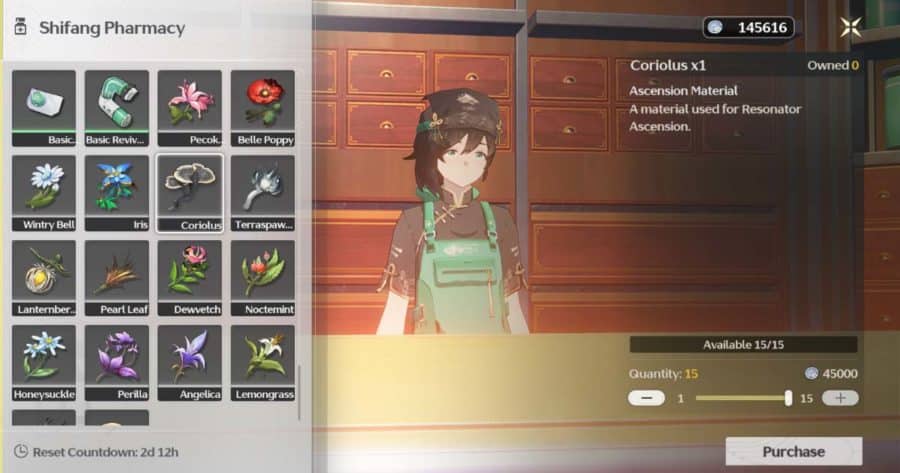This screenshot has height=473, width=900.
Task: Pick the Pearl Leaf item
Action: [x=117, y=277]
